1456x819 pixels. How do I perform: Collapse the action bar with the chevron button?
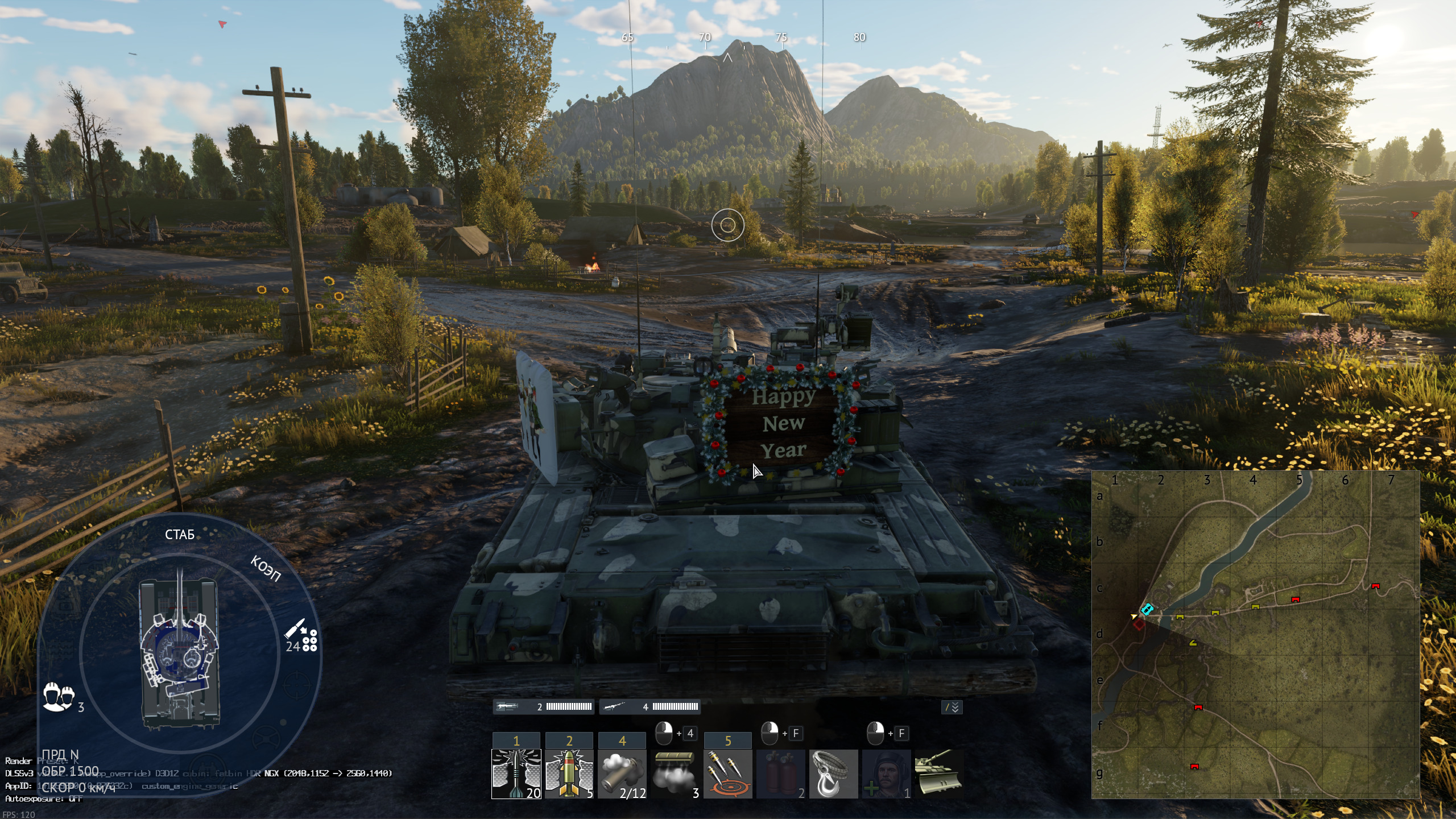(952, 707)
